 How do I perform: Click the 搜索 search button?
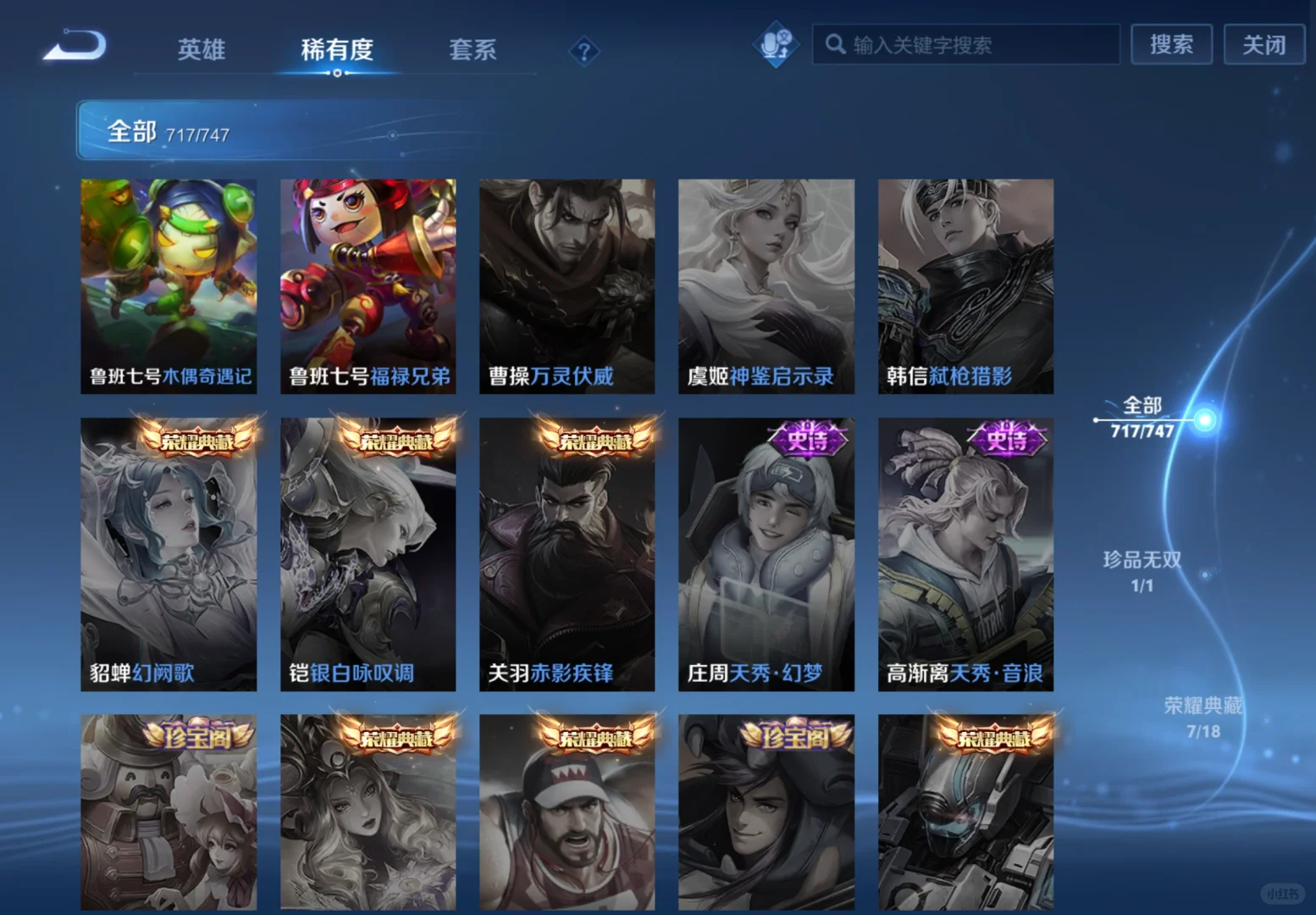click(x=1172, y=46)
